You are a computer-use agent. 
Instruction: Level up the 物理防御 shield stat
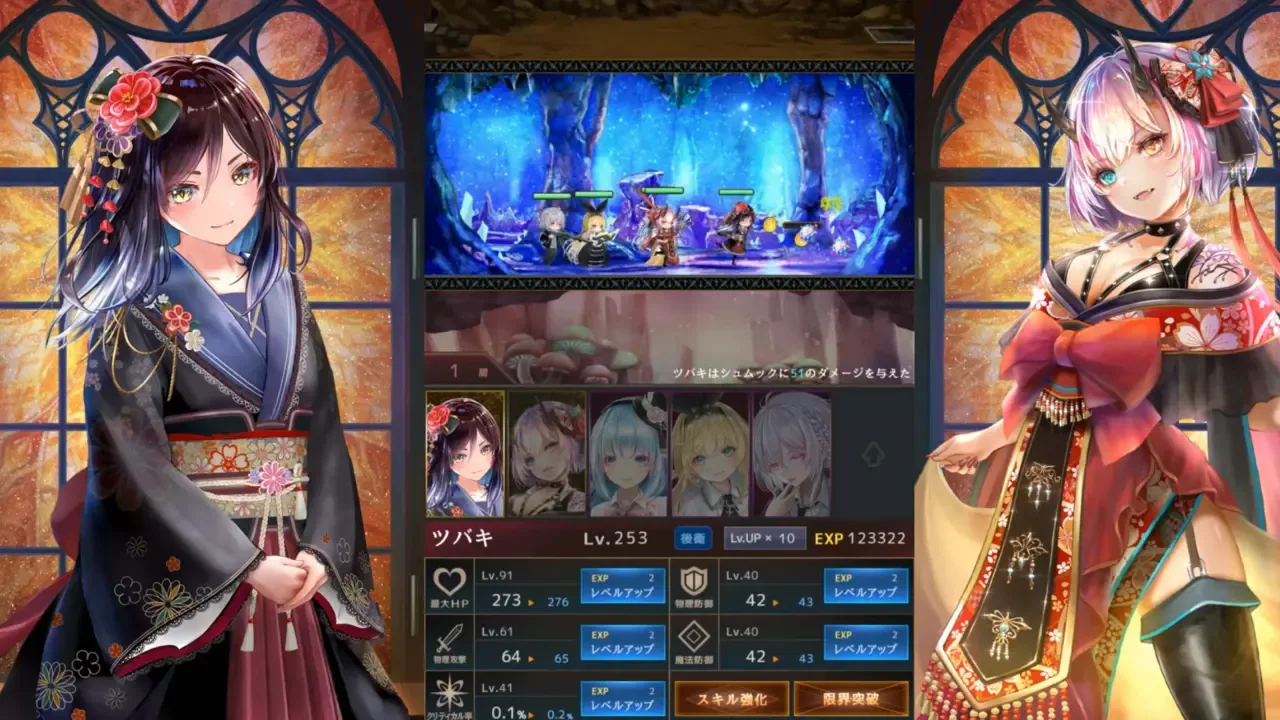[x=866, y=586]
